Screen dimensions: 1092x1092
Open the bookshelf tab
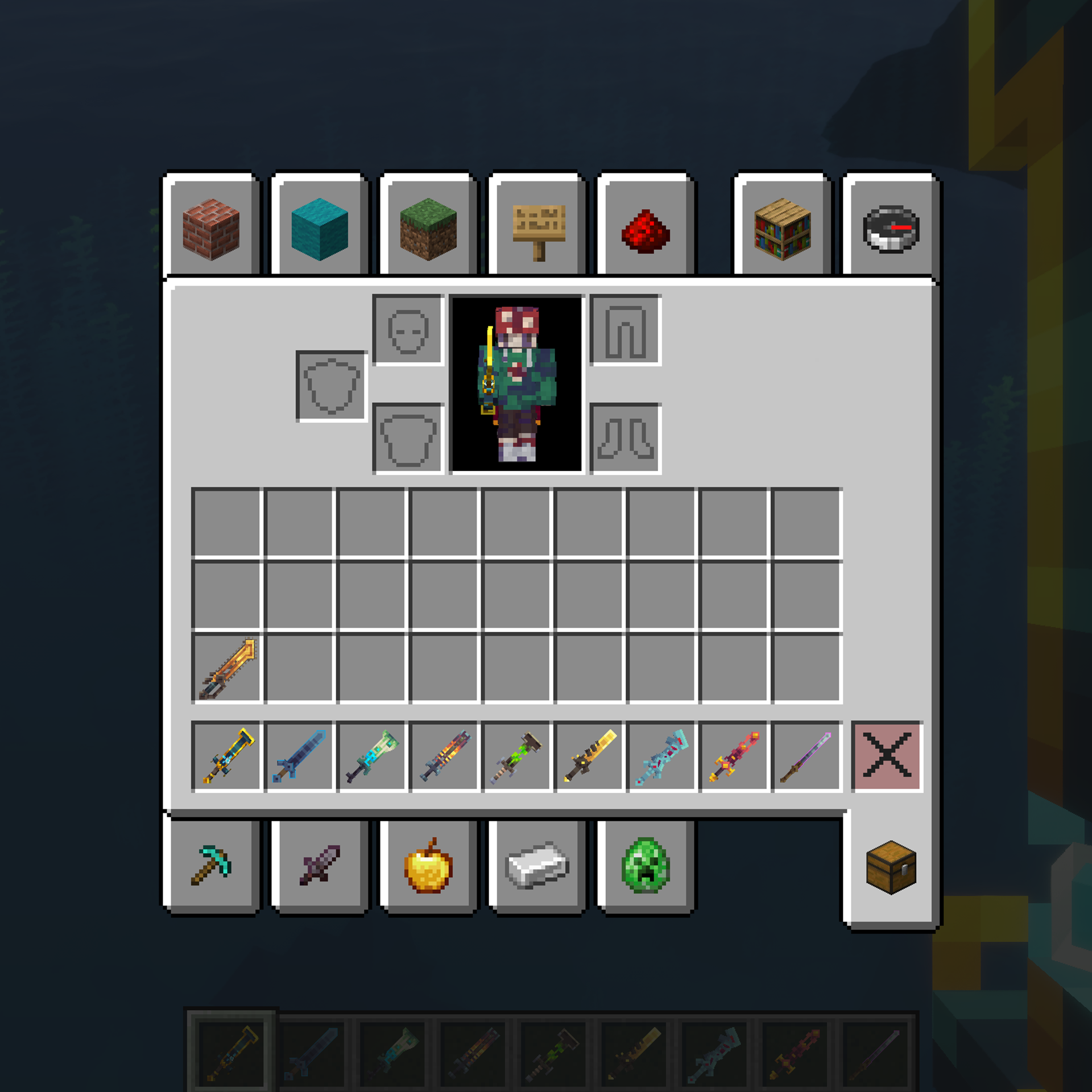point(782,229)
